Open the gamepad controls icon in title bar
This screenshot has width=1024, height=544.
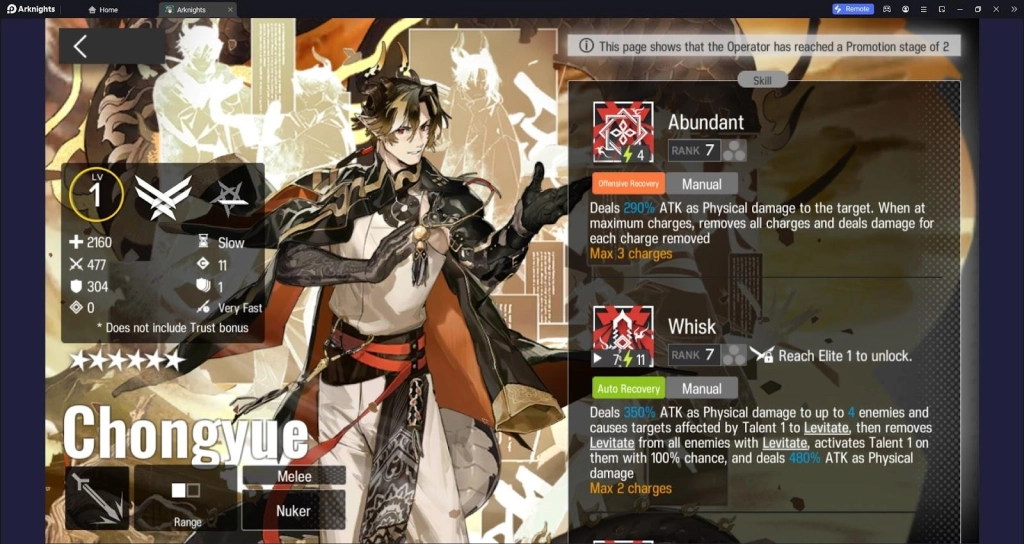886,9
